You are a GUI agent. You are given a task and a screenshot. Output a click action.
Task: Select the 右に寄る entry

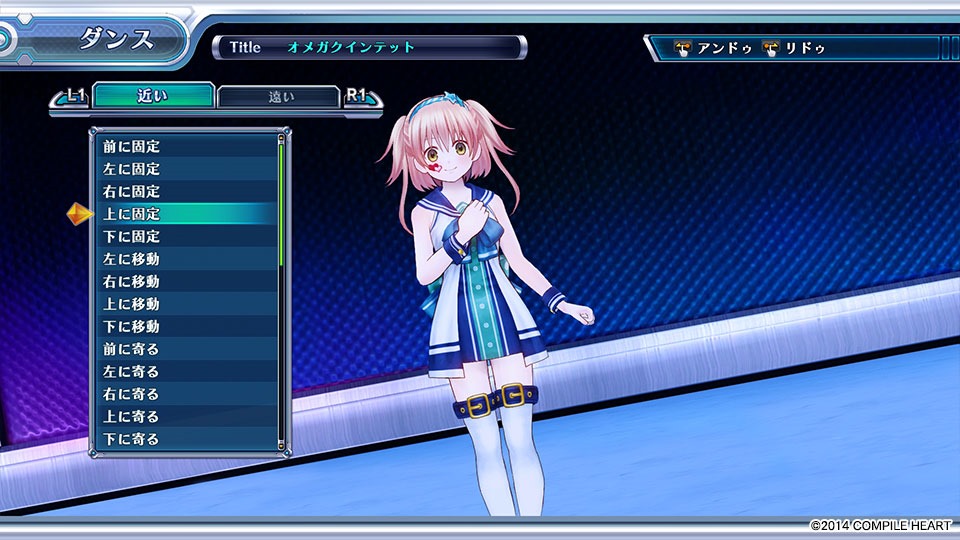[x=185, y=394]
